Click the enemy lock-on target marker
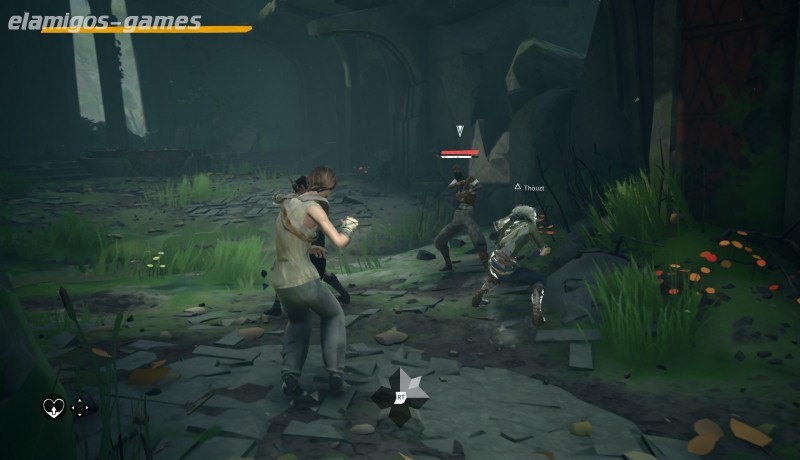 point(460,131)
